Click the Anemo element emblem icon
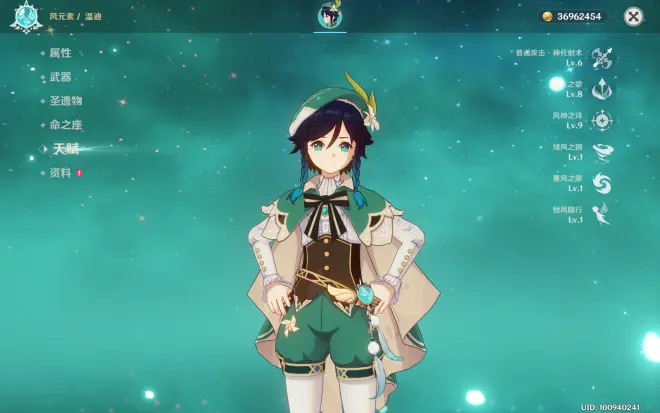The height and width of the screenshot is (413, 660). click(x=24, y=16)
